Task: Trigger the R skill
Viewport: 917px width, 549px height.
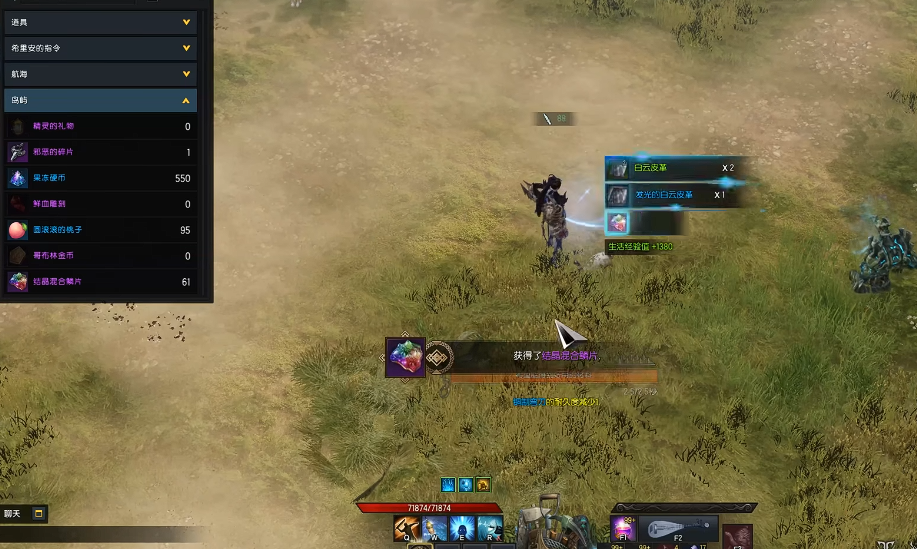Action: (x=490, y=528)
